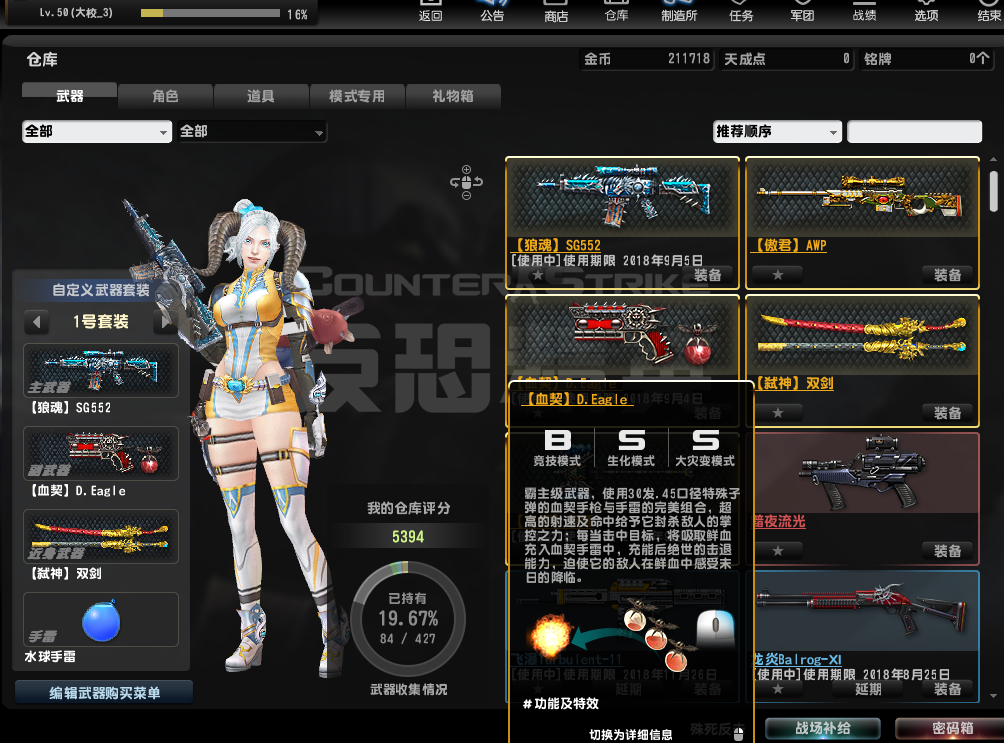Screen dimensions: 1004x743
Task: Select the 模式专用 mode-exclusive tab
Action: [x=357, y=96]
